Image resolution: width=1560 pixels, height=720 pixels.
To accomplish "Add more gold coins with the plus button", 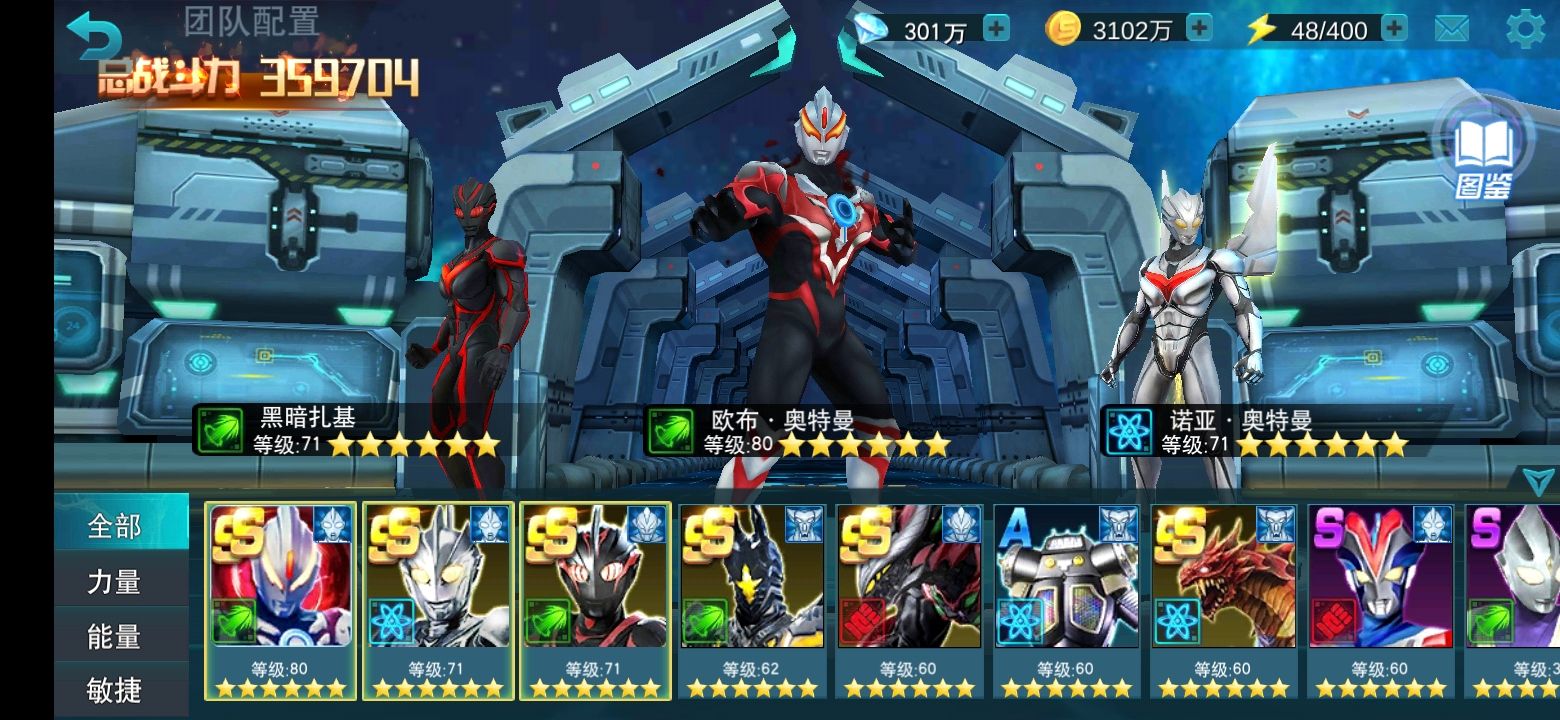I will tap(1198, 29).
